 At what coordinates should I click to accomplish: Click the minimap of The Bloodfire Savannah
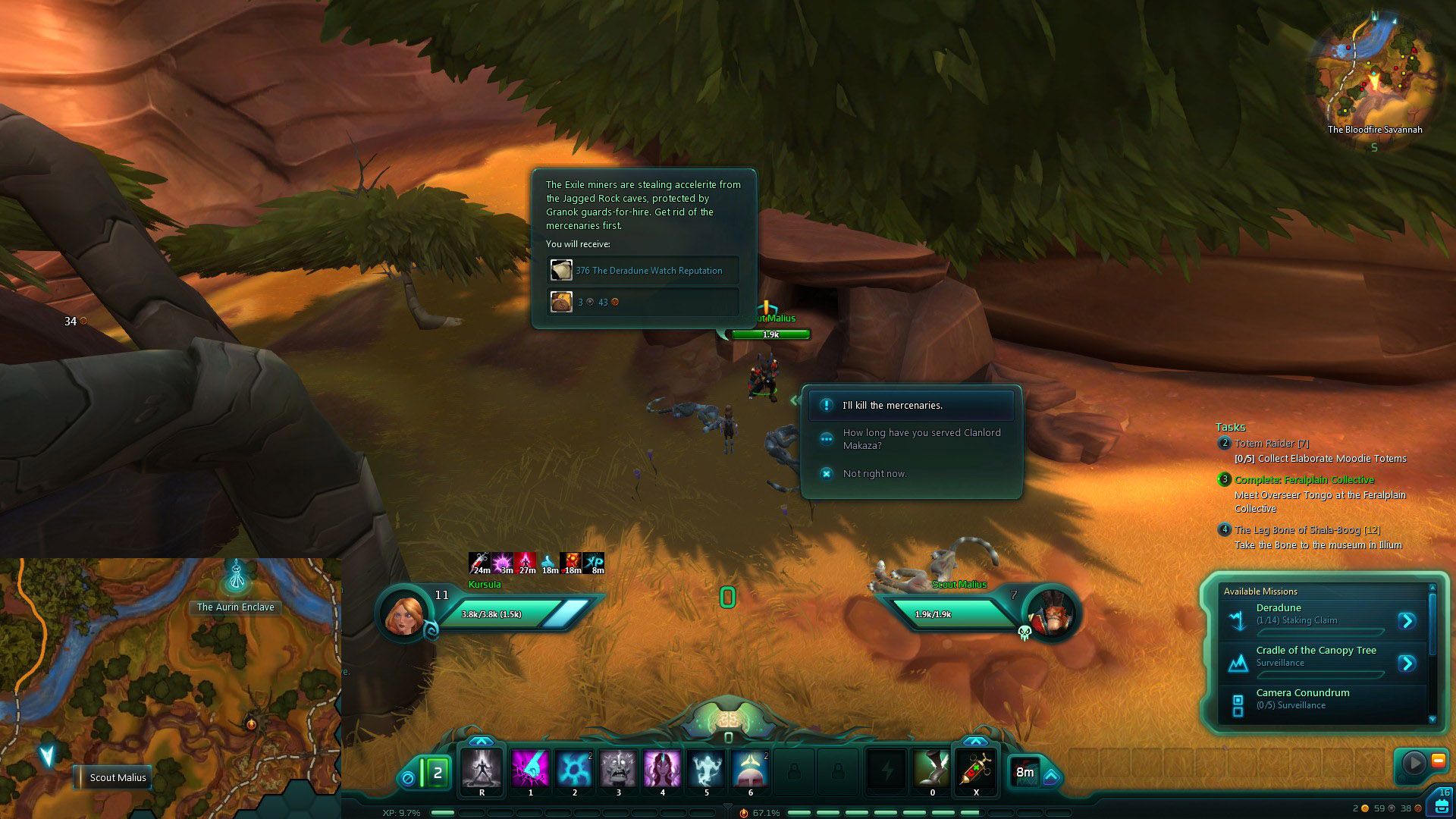[x=1375, y=72]
